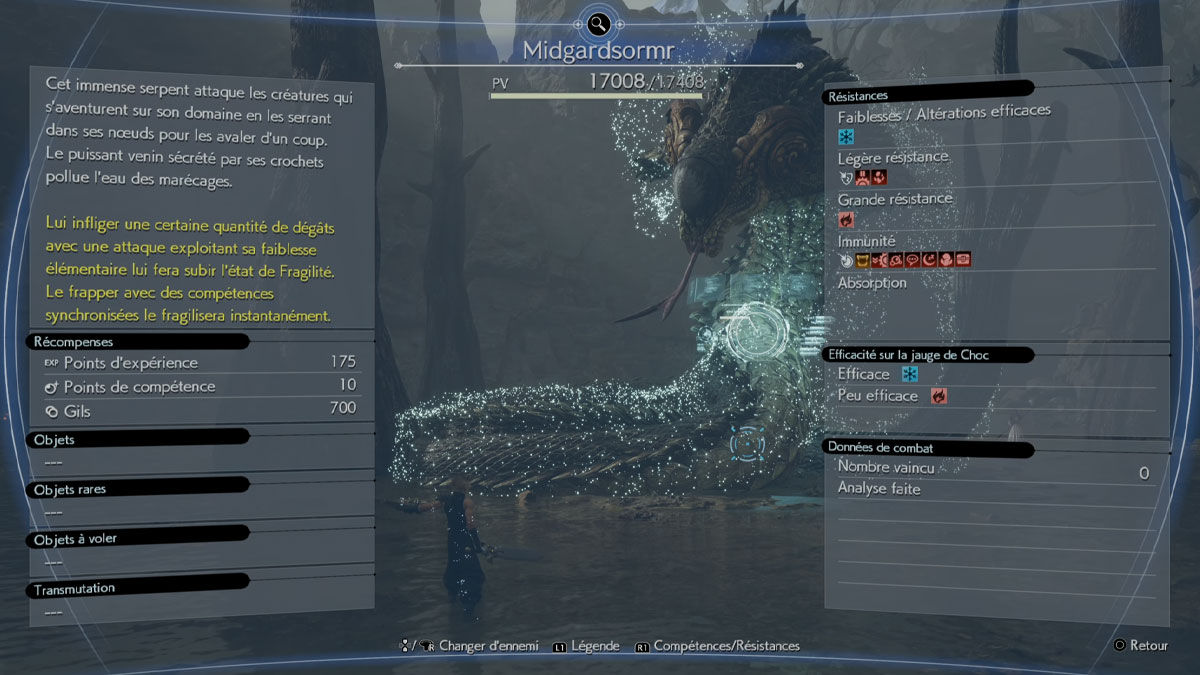This screenshot has height=675, width=1200.
Task: Select the fire icon under Grande résistance
Action: pos(846,219)
